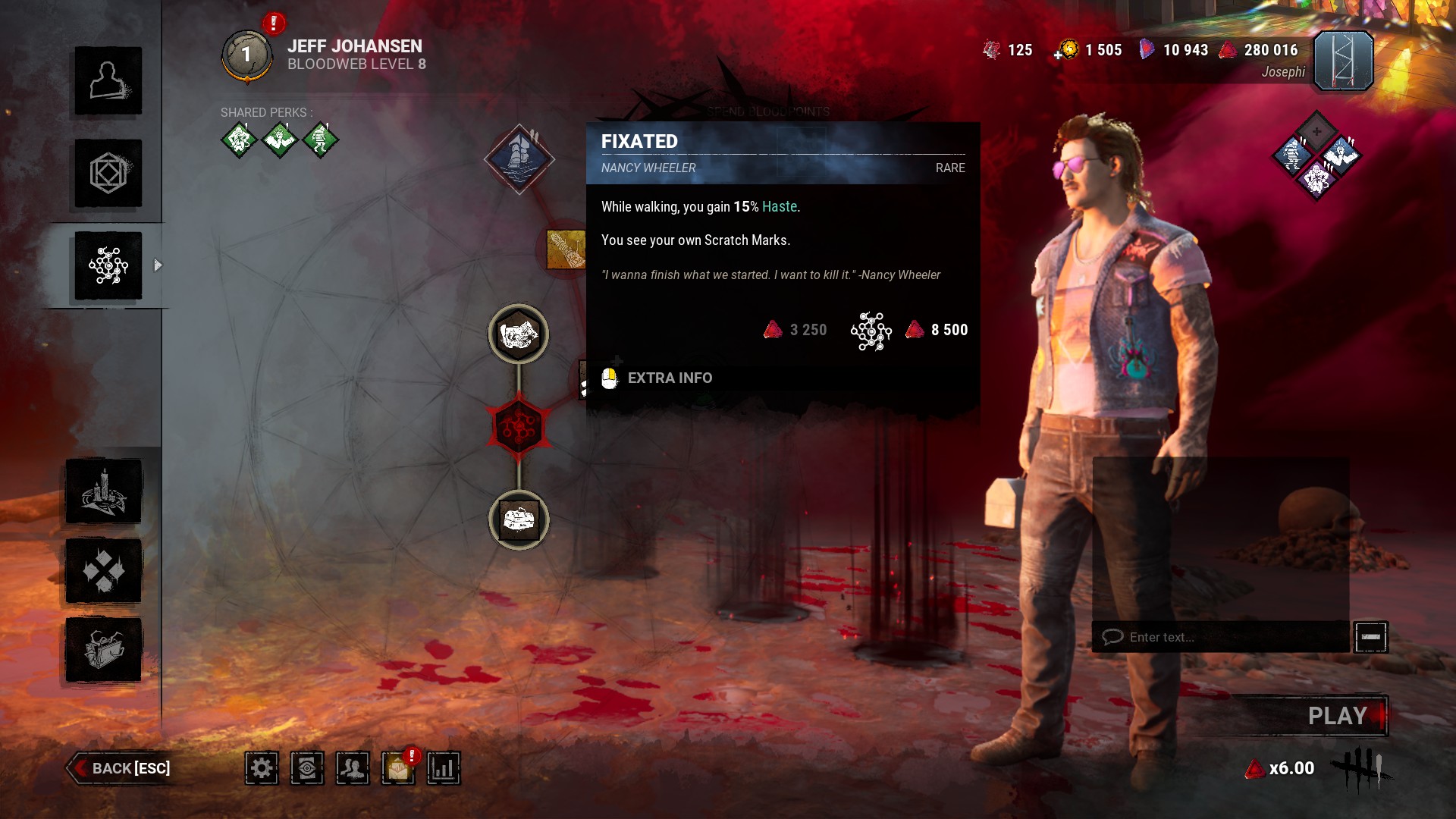1456x819 pixels.
Task: Go back with the BACK button
Action: [x=120, y=768]
